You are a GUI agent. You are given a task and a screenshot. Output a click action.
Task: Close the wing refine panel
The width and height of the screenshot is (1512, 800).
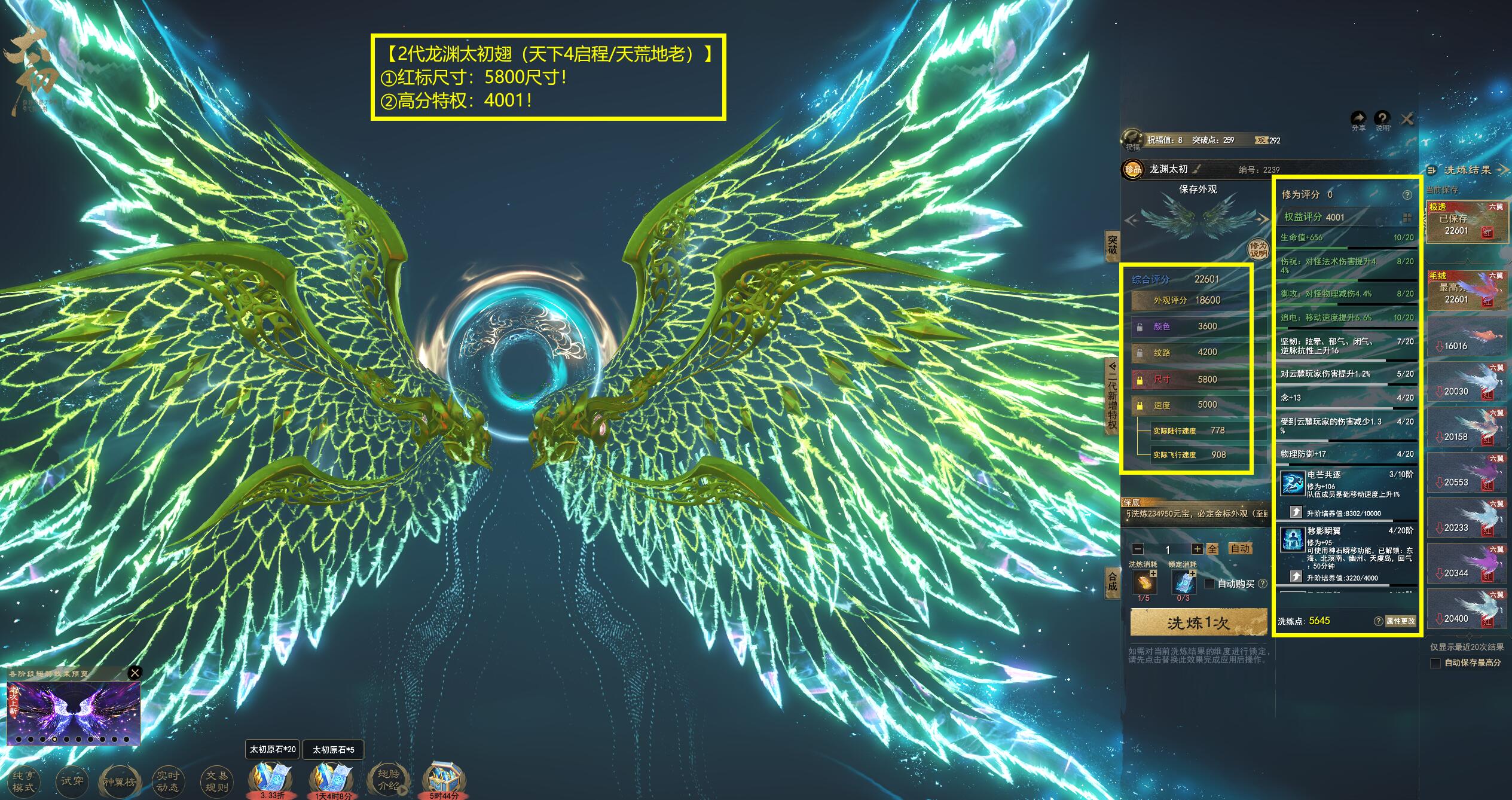[1407, 120]
